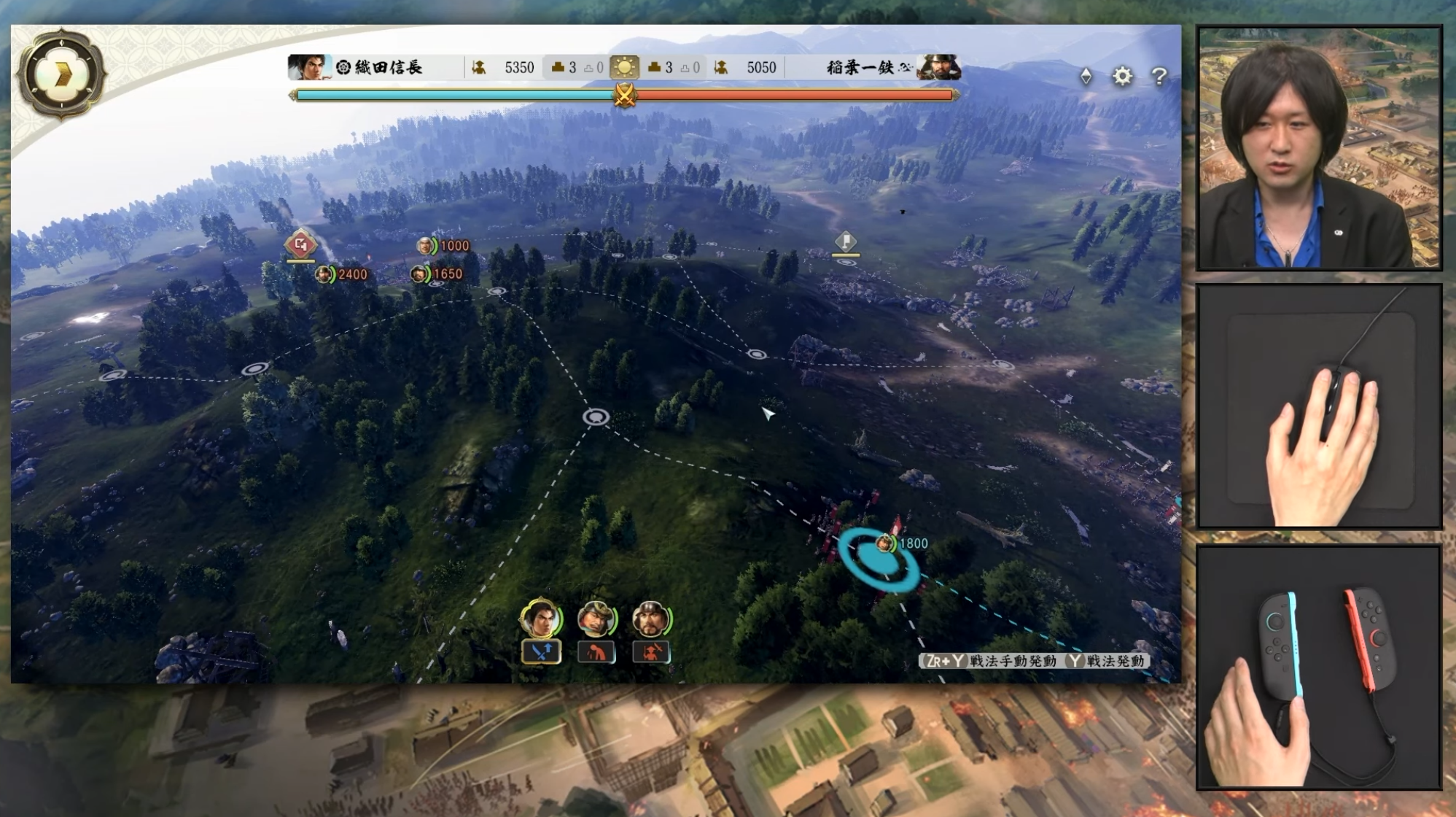Select the bearded officer in dark helmet
This screenshot has height=817, width=1456.
tap(650, 619)
